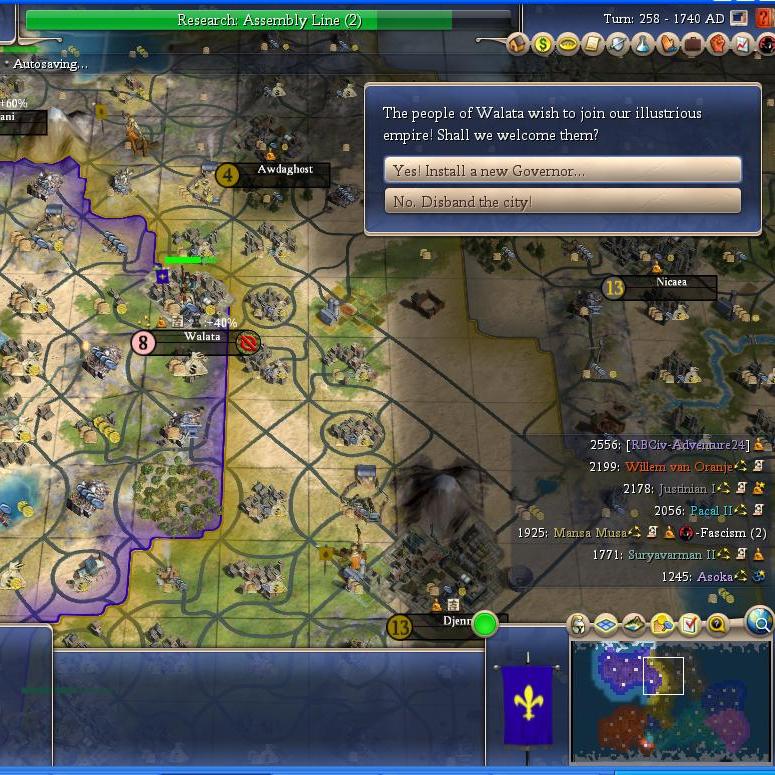Screen dimensions: 775x775
Task: Open the Military Advisor fist icon
Action: (x=718, y=44)
